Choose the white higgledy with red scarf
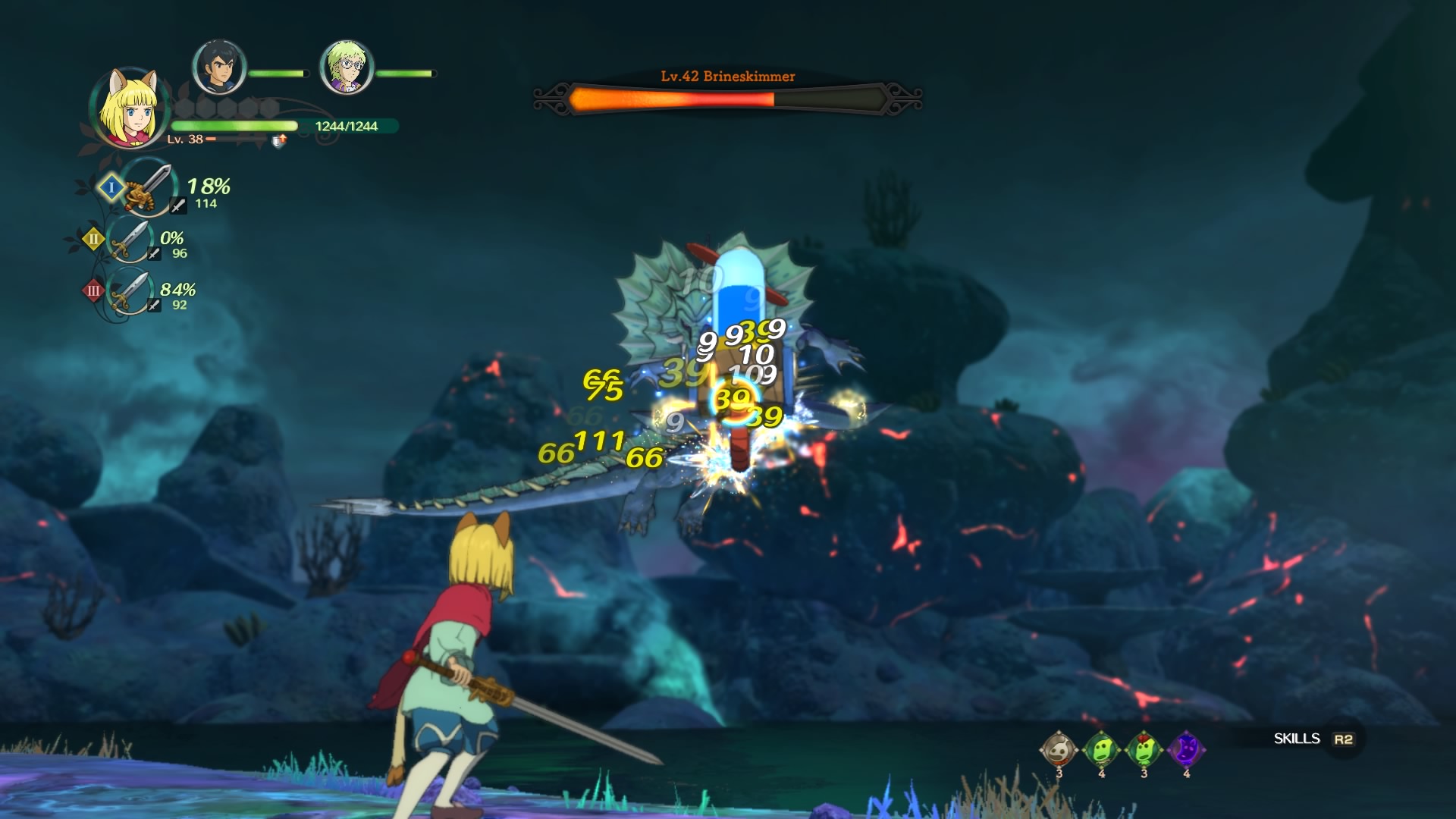This screenshot has width=1456, height=819. (1059, 750)
